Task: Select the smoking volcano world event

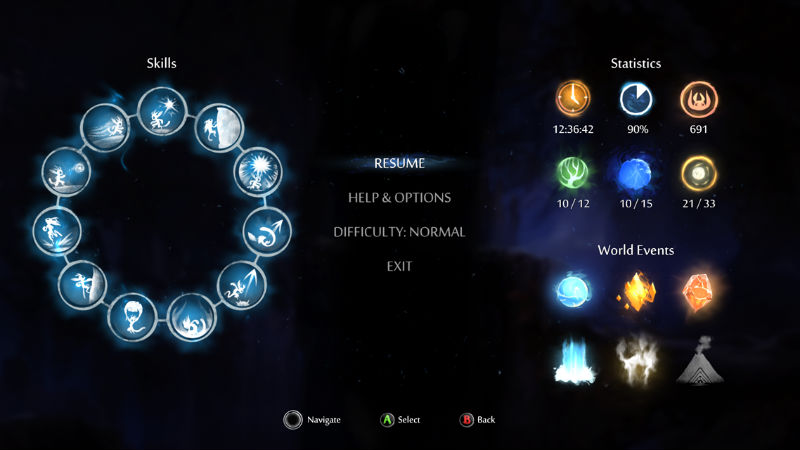Action: [698, 361]
